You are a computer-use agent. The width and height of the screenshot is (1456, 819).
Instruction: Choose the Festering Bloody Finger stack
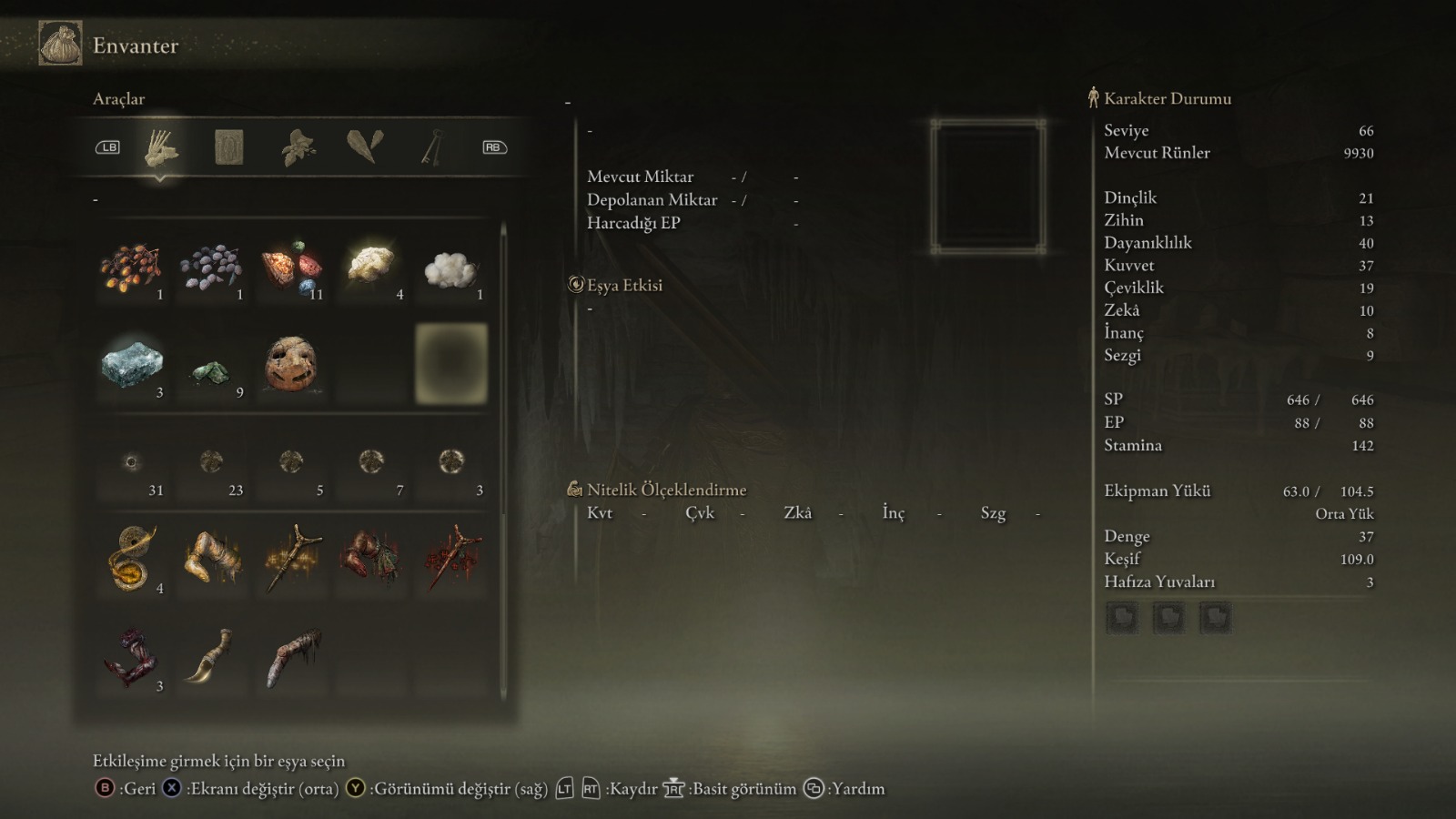(131, 657)
